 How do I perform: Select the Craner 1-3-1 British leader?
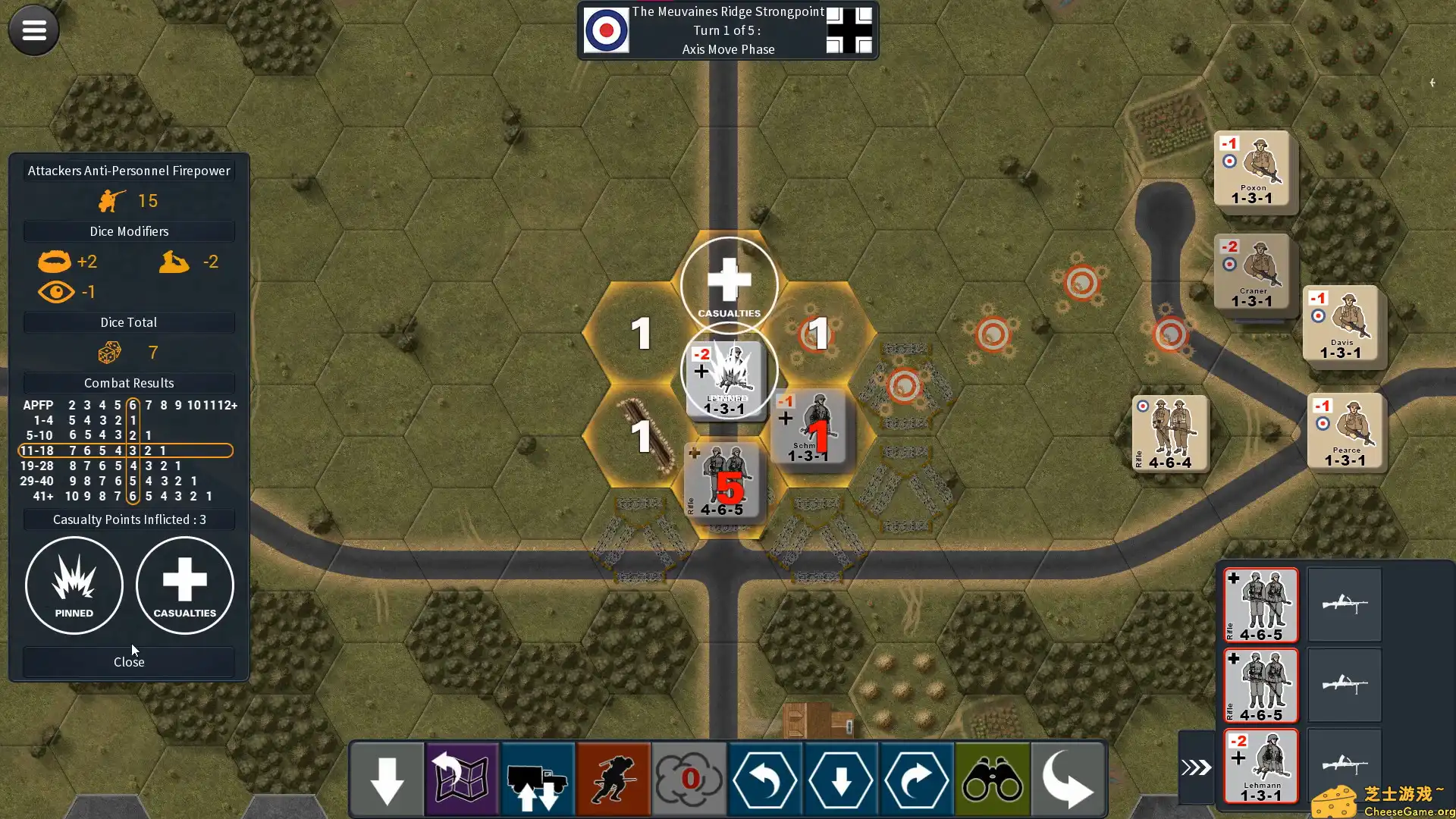point(1252,271)
